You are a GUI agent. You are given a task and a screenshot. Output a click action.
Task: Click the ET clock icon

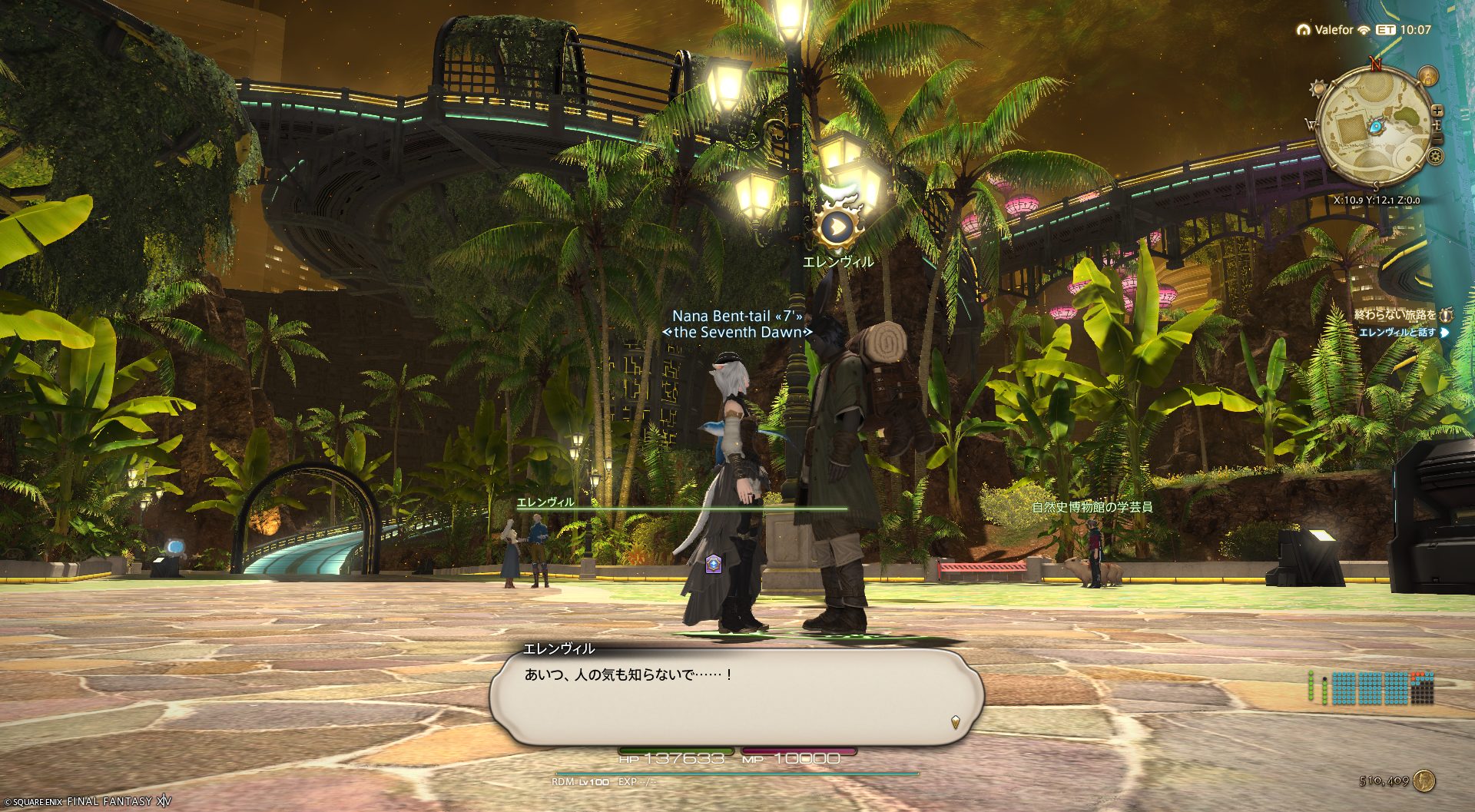[1386, 30]
